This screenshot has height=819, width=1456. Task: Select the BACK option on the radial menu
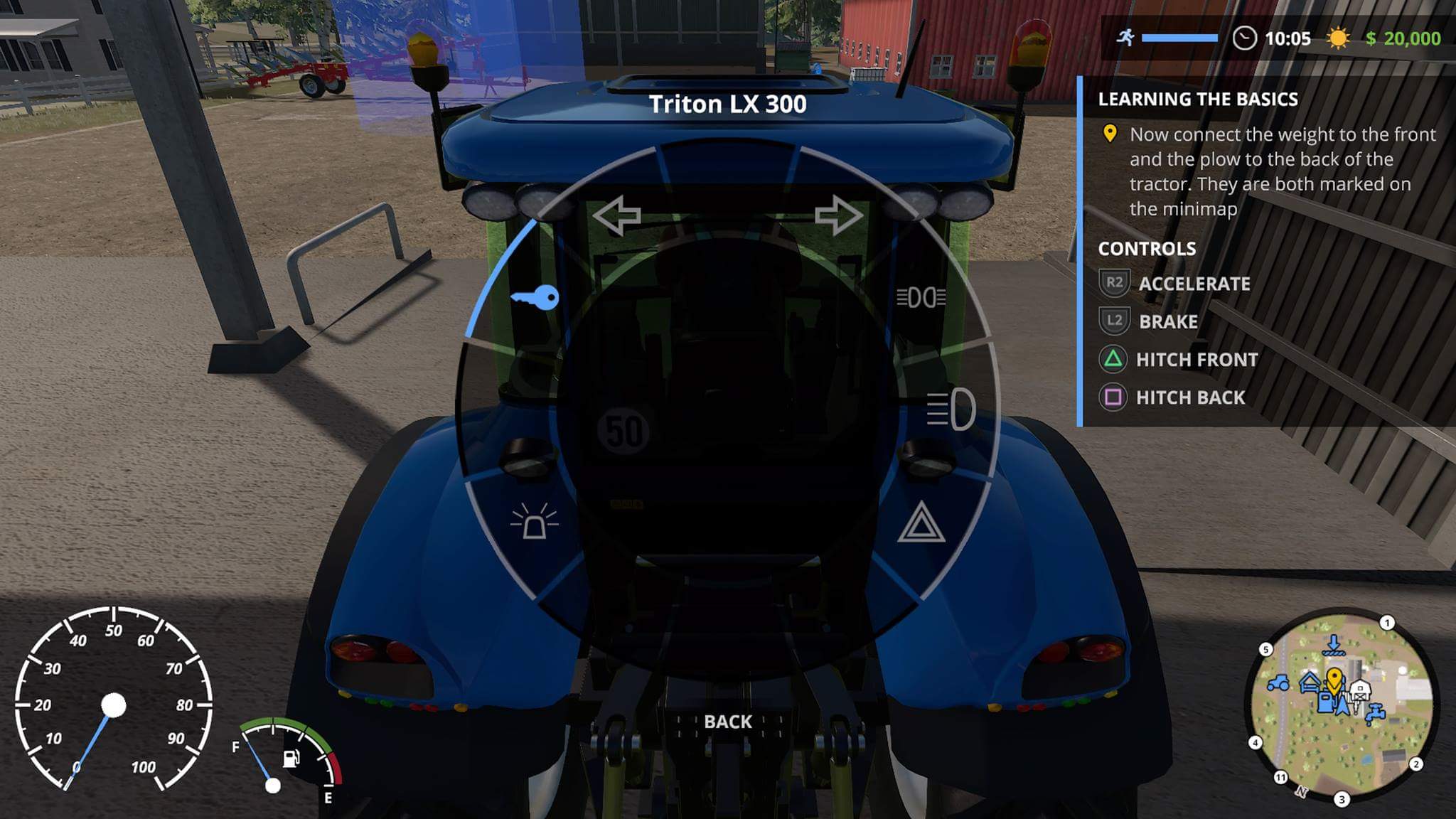pyautogui.click(x=727, y=722)
